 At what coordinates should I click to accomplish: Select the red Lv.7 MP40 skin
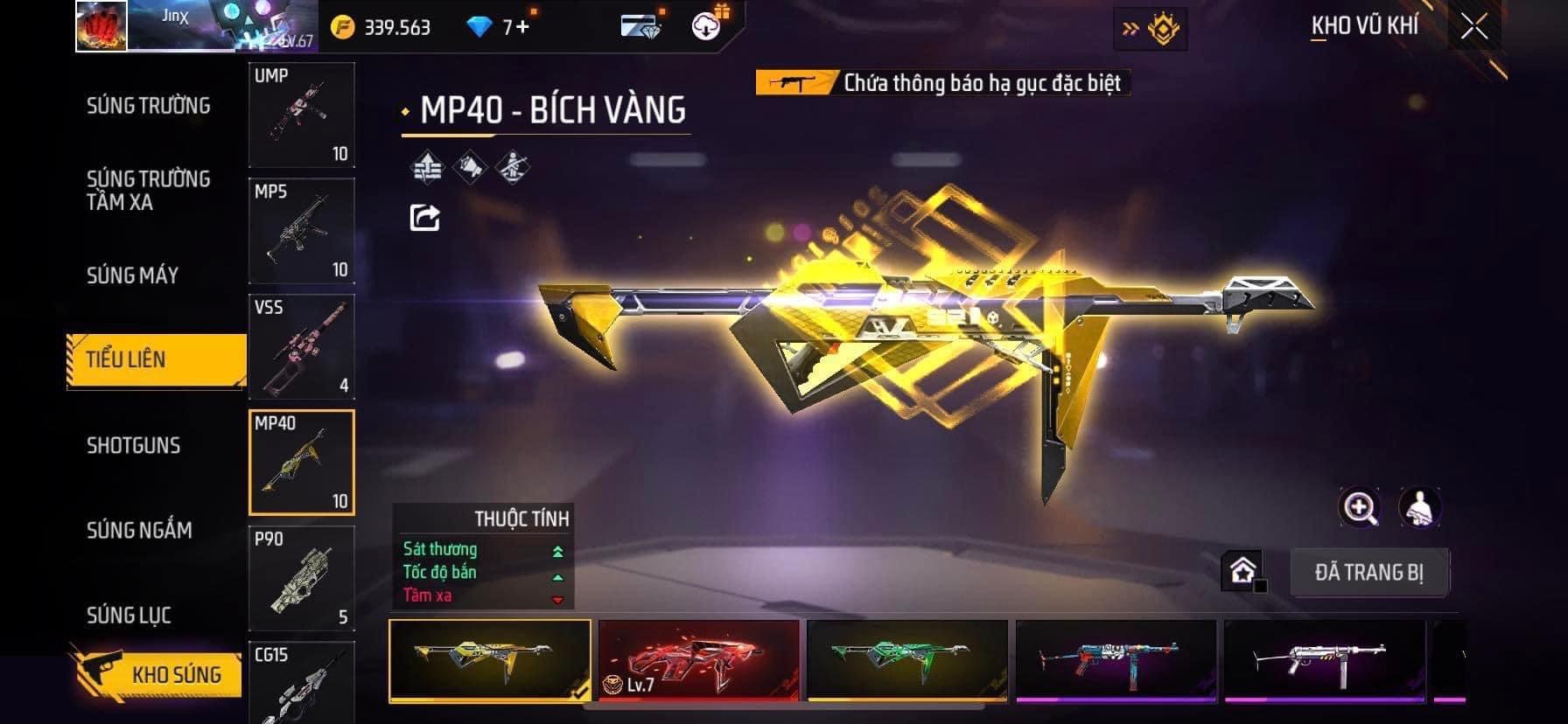(698, 659)
